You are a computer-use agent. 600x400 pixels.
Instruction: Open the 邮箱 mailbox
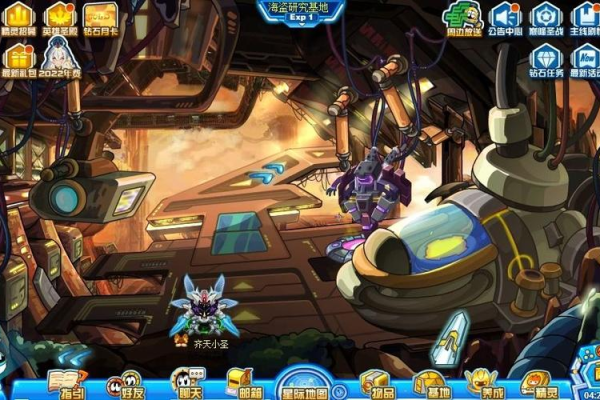[244, 384]
